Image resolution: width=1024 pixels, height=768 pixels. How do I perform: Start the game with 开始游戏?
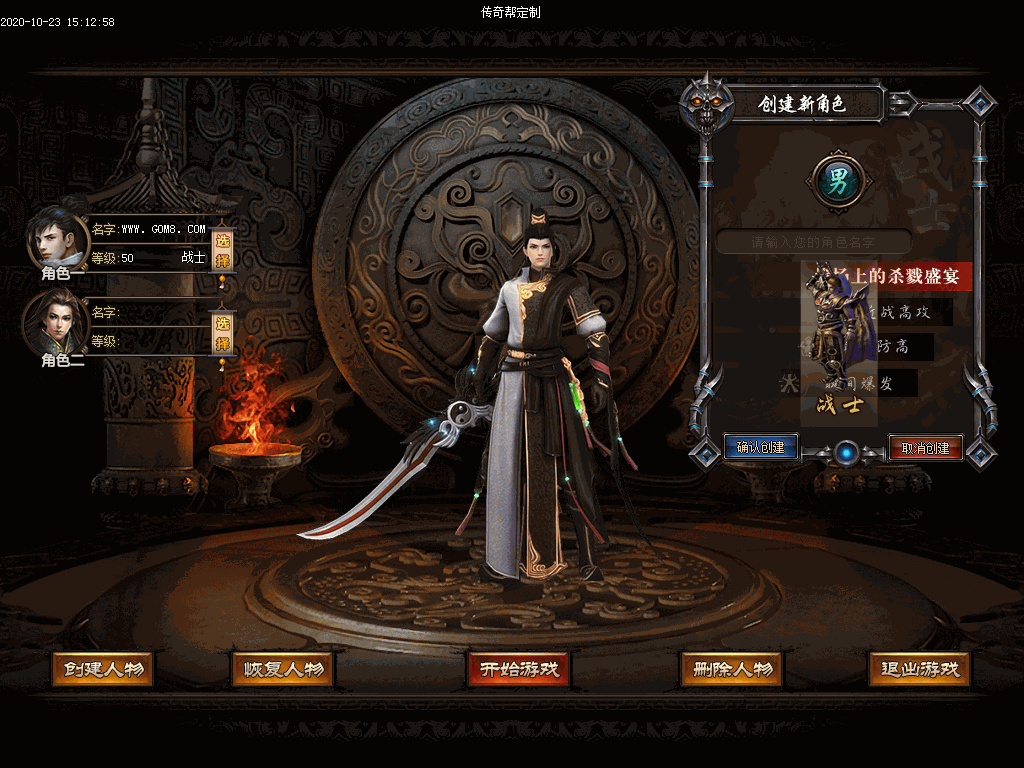coord(518,669)
